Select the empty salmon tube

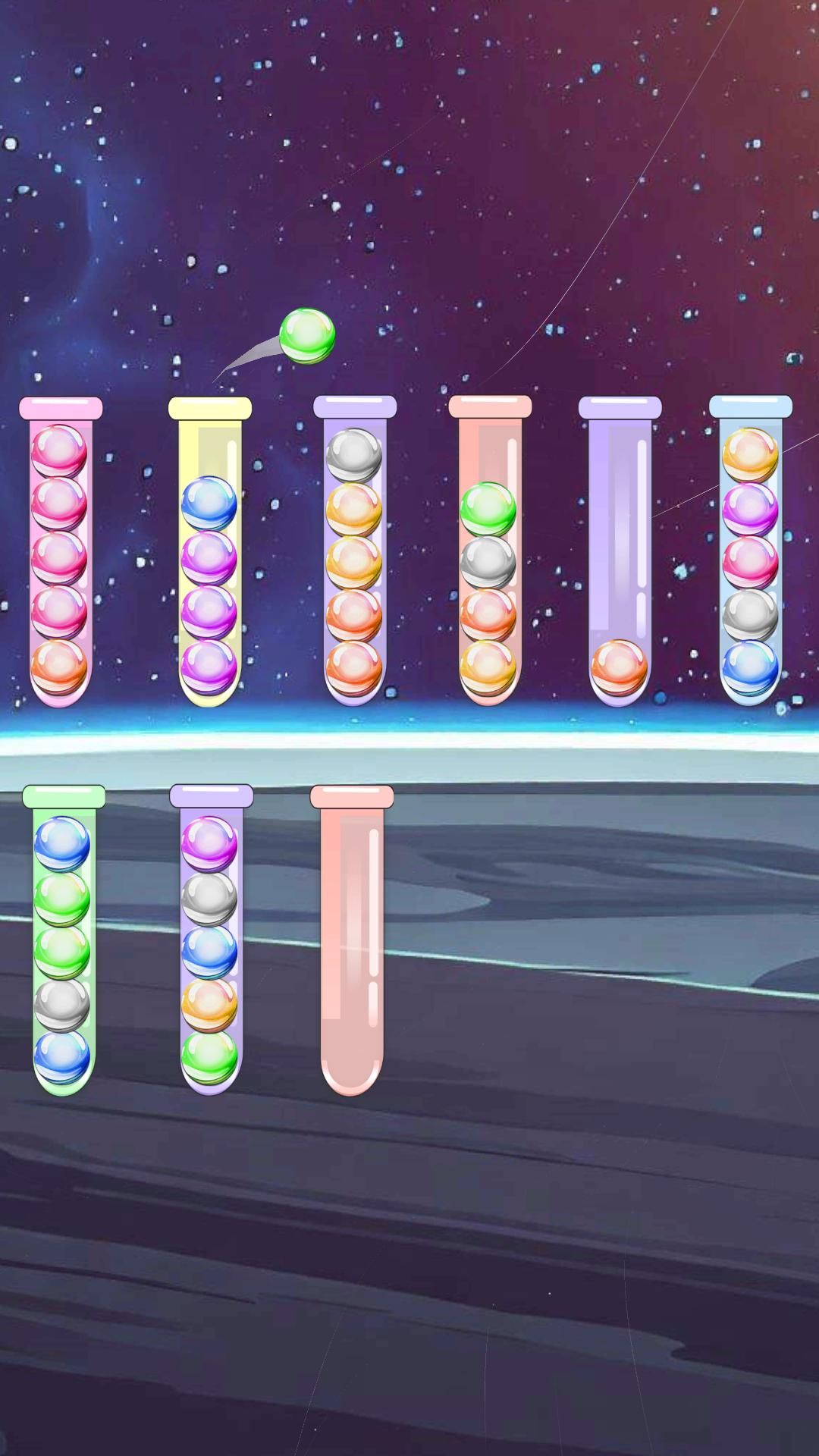point(352,940)
